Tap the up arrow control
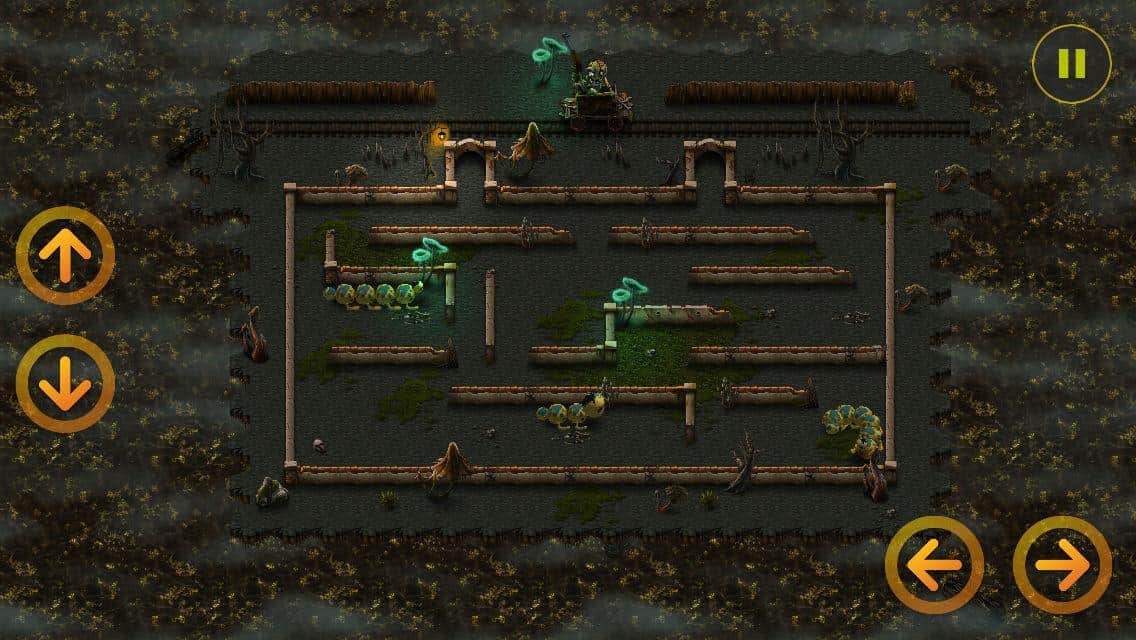This screenshot has height=640, width=1136. (x=65, y=256)
